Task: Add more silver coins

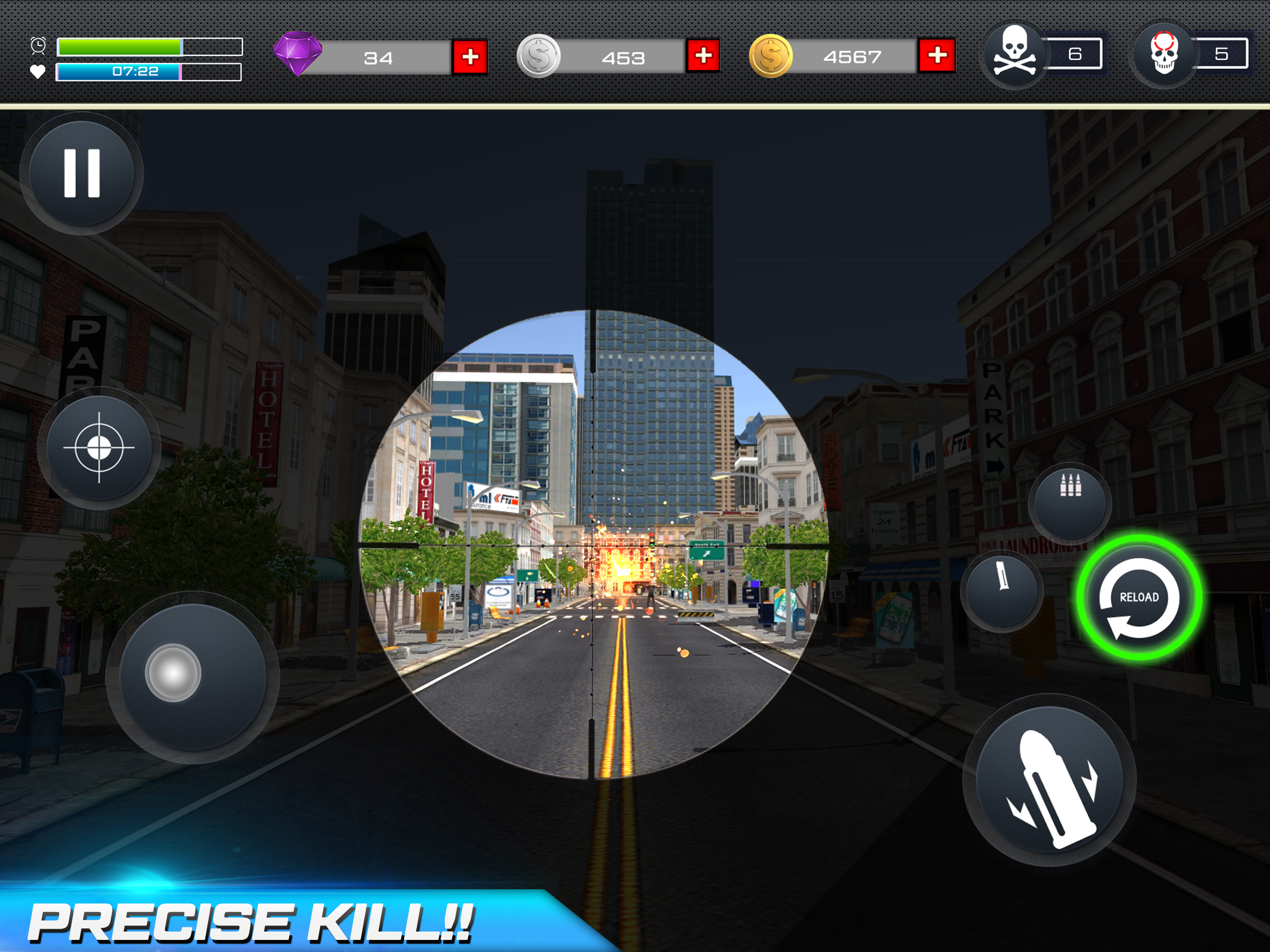Action: click(703, 56)
